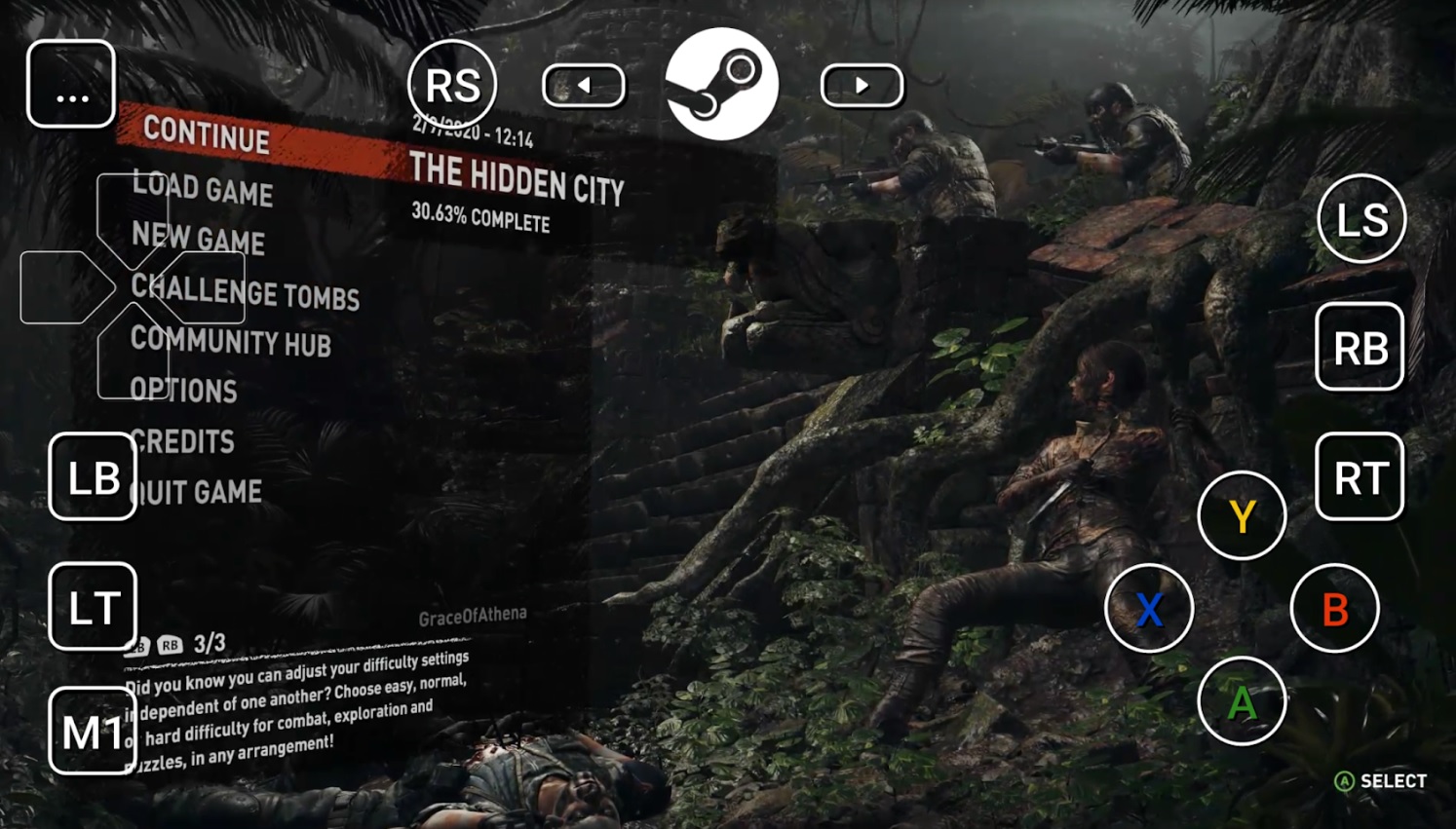Tap the left arrow page switcher
The height and width of the screenshot is (829, 1456).
(583, 85)
